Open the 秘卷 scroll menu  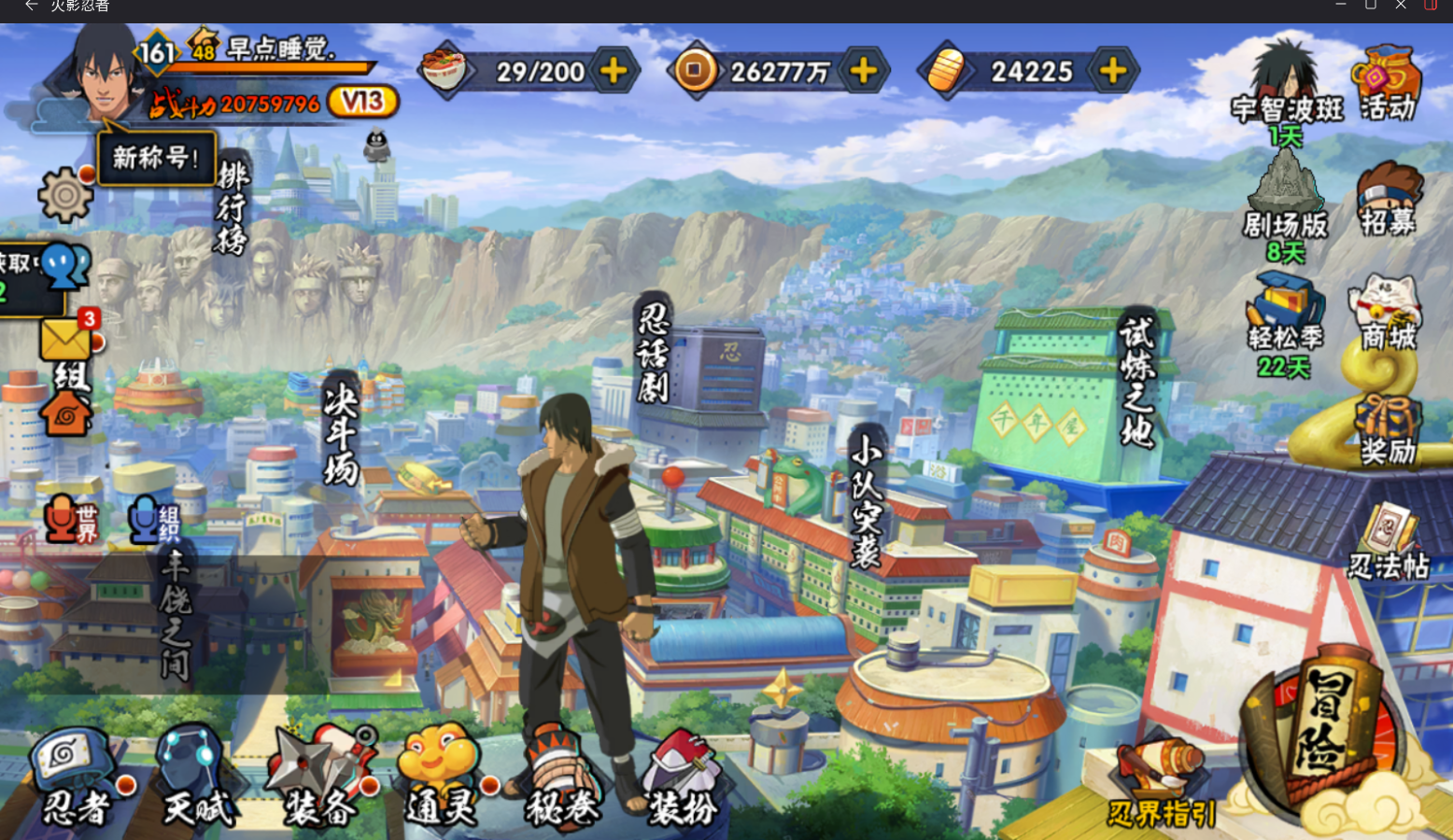point(562,779)
